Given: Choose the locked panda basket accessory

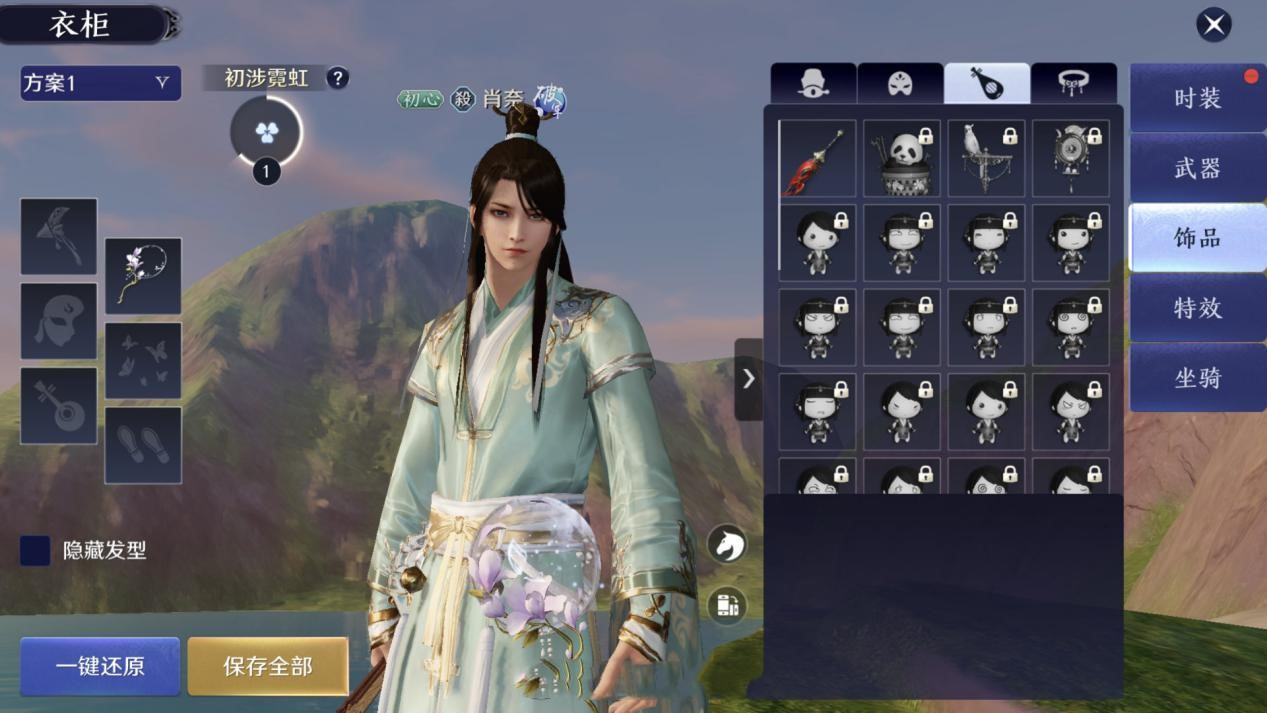Looking at the screenshot, I should coord(902,159).
